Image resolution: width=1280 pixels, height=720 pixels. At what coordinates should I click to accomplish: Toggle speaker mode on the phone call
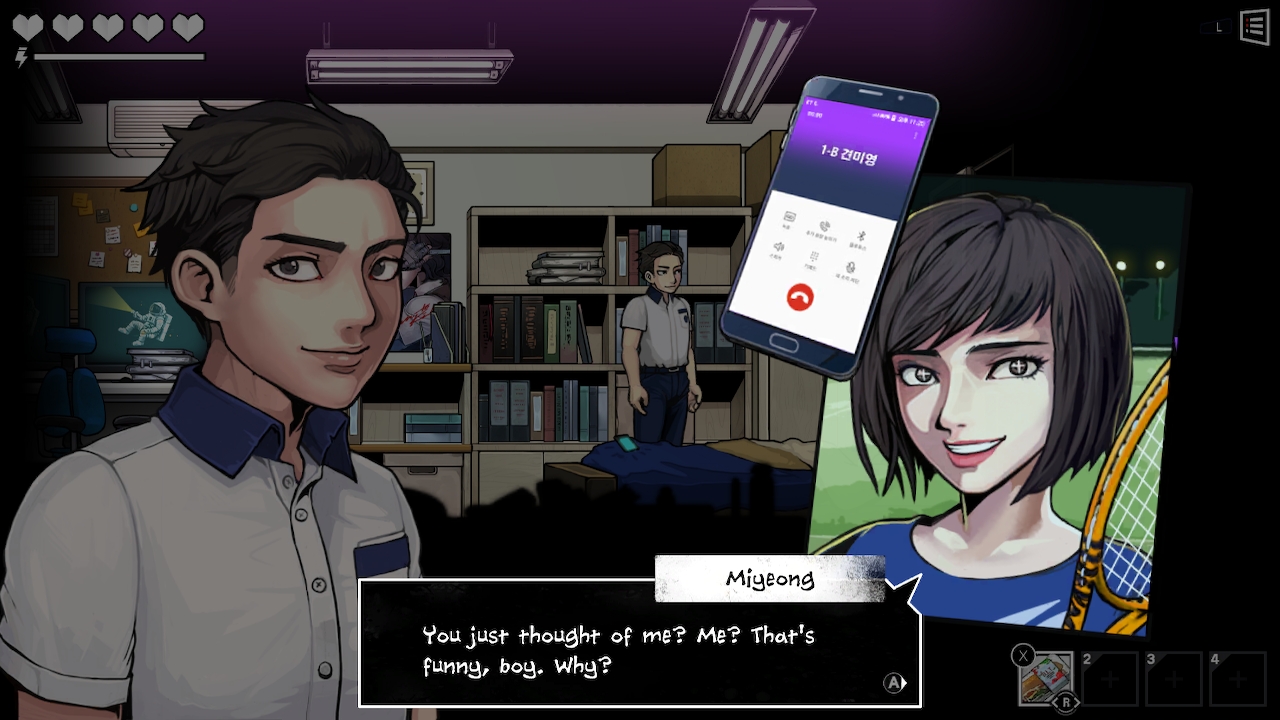pyautogui.click(x=781, y=248)
